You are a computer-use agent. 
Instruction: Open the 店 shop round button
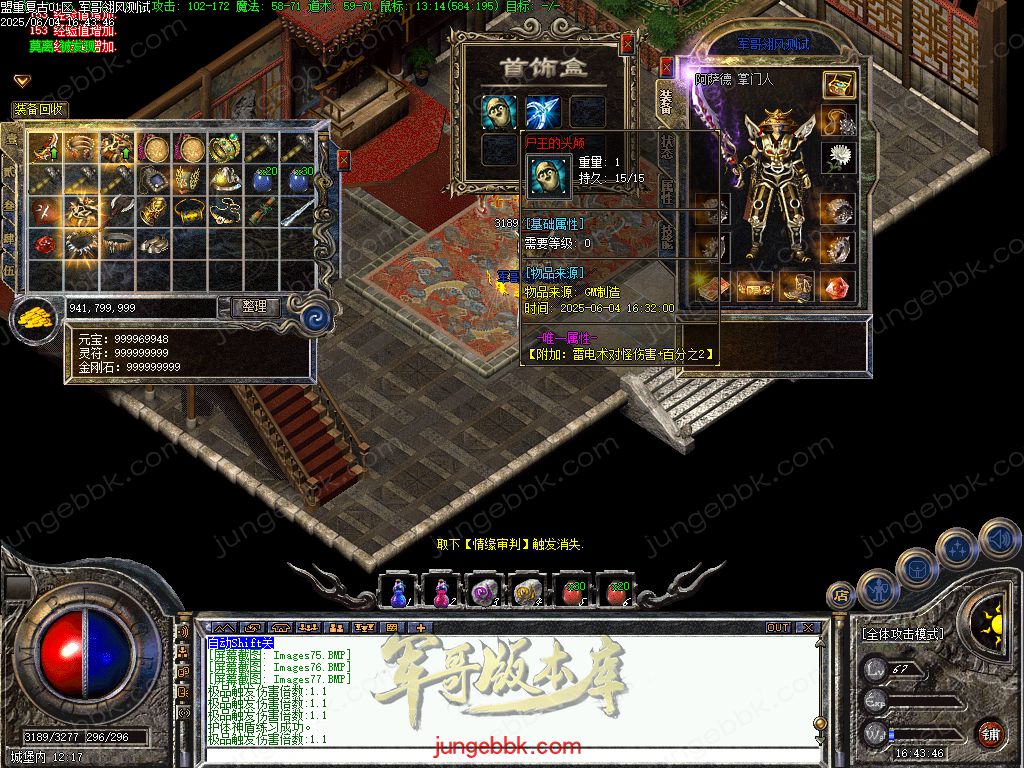[x=841, y=595]
